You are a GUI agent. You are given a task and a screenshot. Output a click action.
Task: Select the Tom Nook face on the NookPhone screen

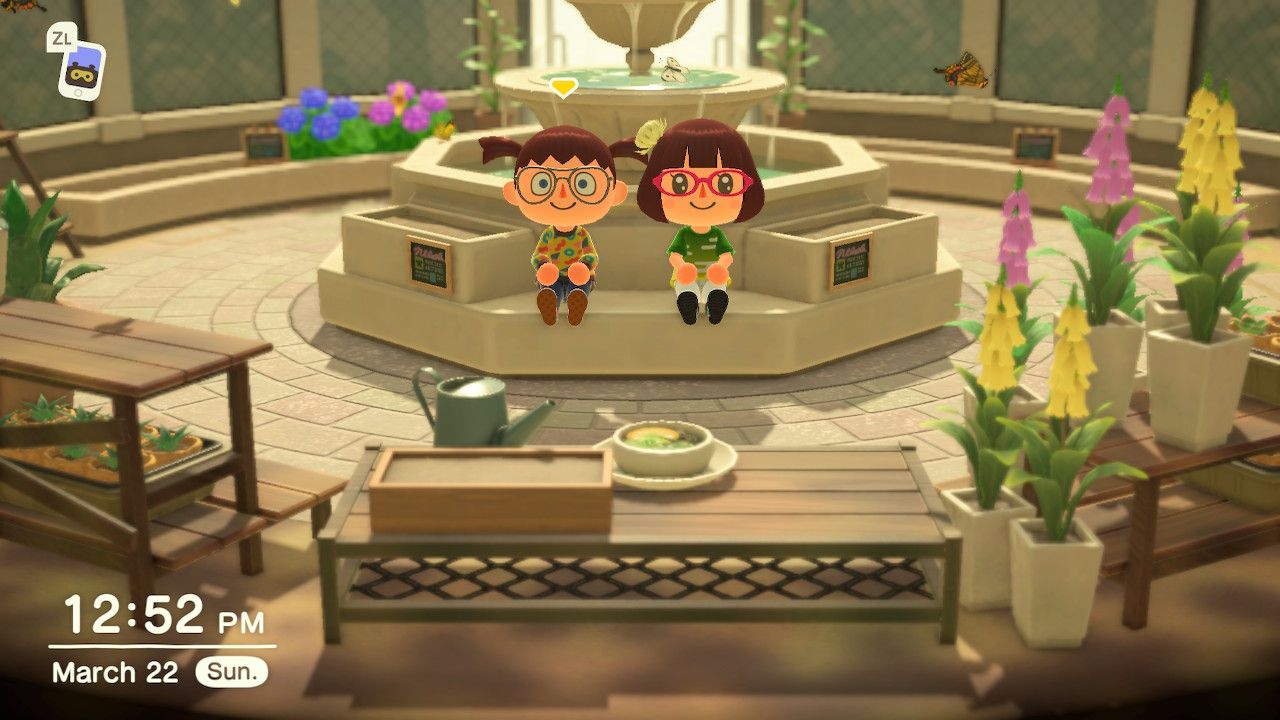tap(80, 74)
